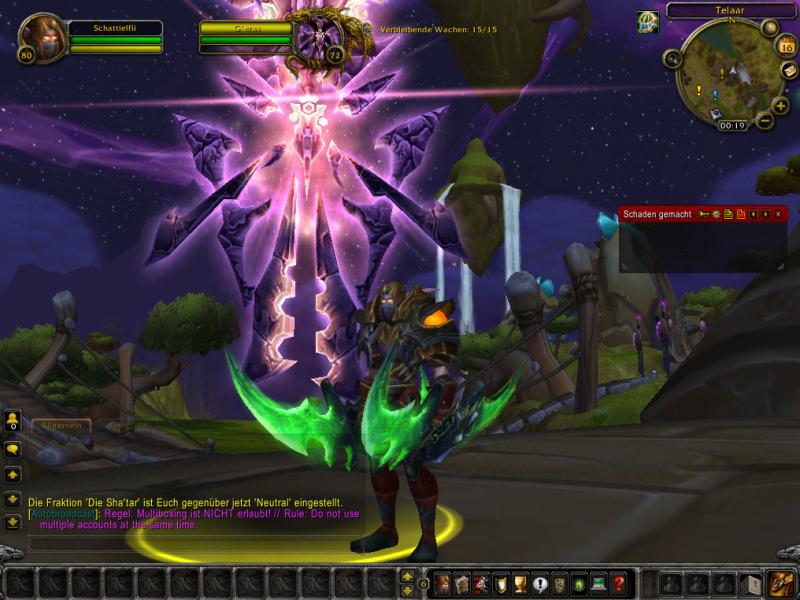Switch action bar page up arrow
800x600 pixels.
tap(407, 576)
